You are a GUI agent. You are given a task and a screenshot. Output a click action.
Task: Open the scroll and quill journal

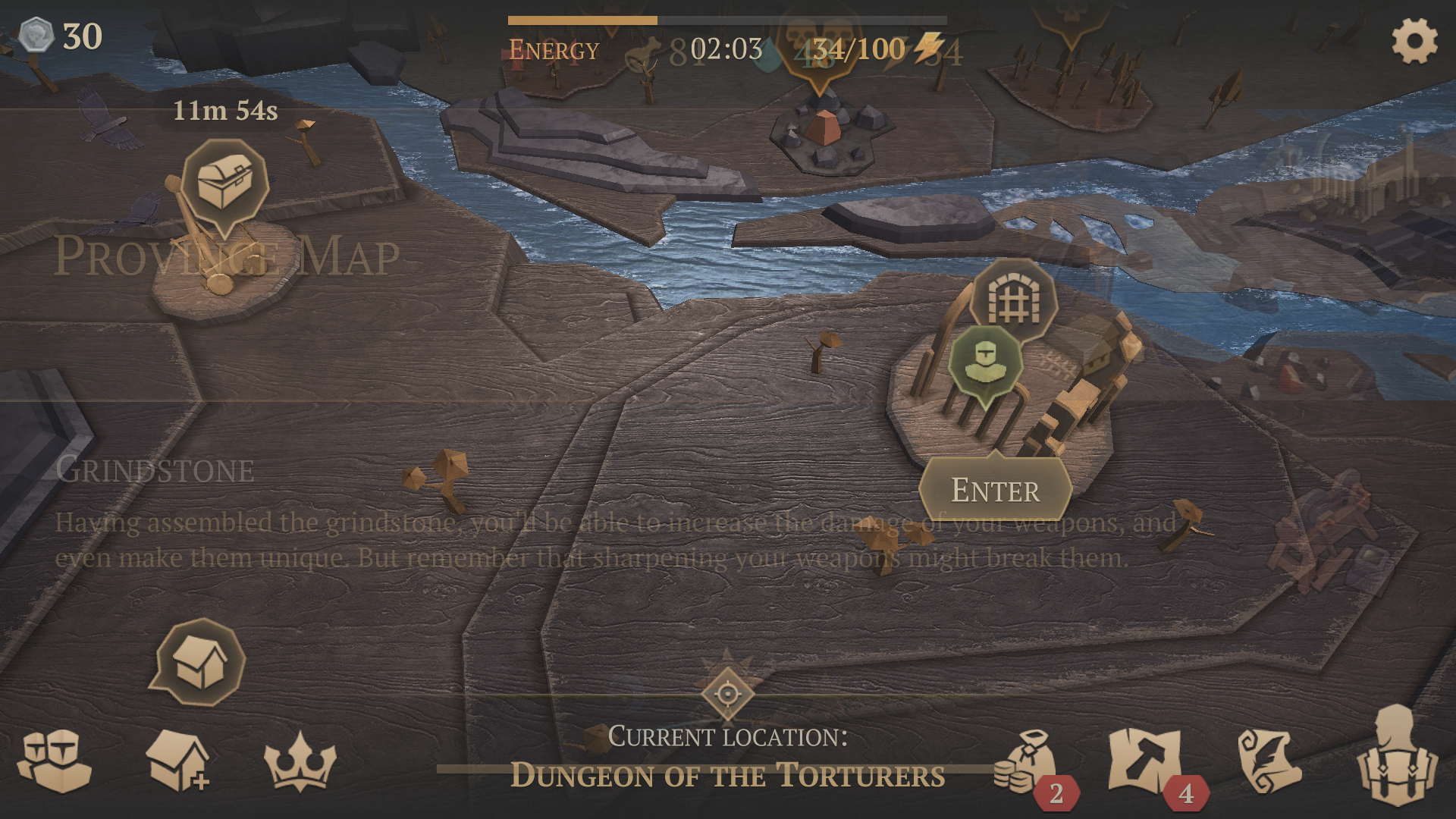pos(1270,761)
